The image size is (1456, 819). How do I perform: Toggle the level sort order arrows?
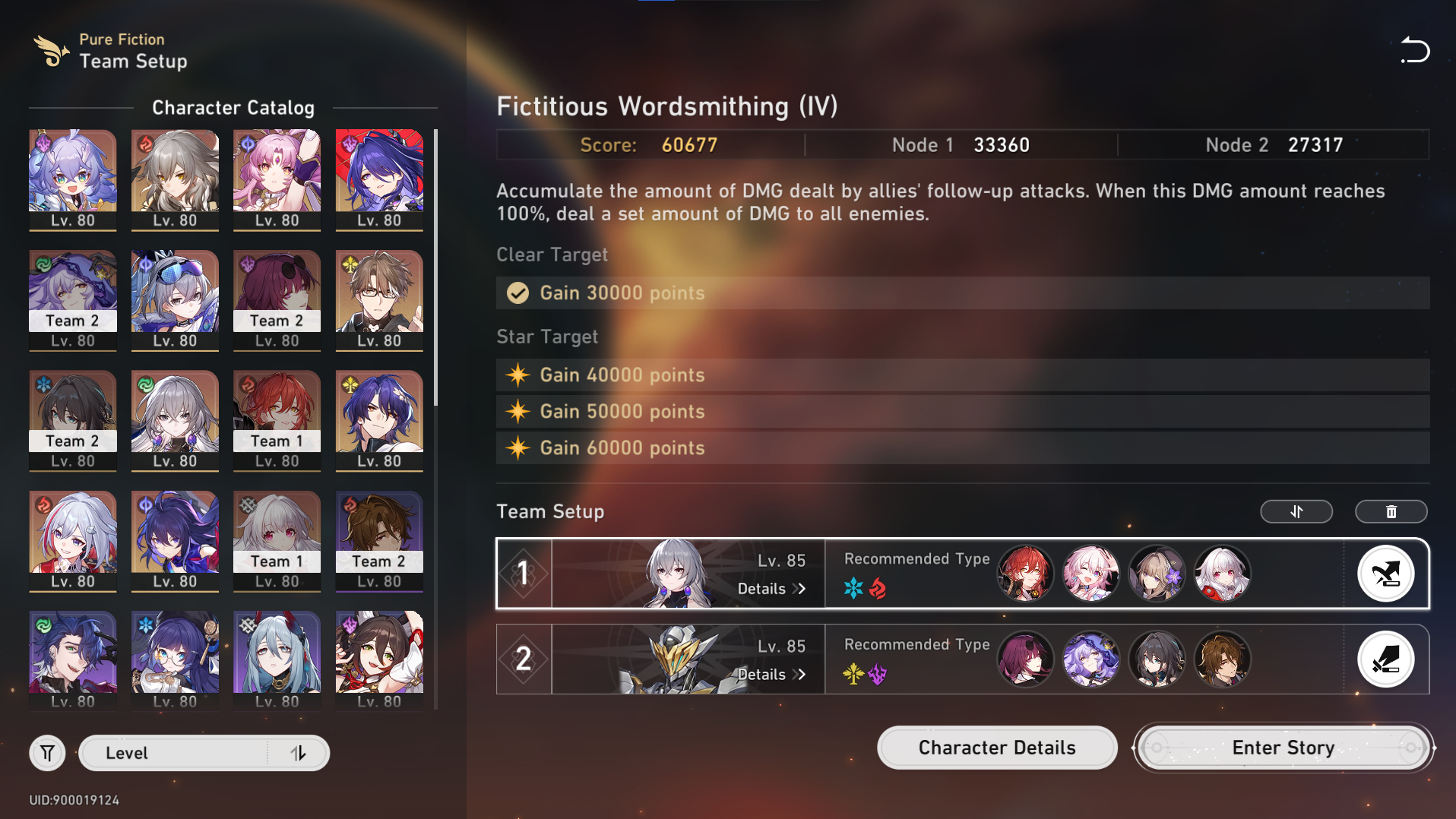pos(299,753)
